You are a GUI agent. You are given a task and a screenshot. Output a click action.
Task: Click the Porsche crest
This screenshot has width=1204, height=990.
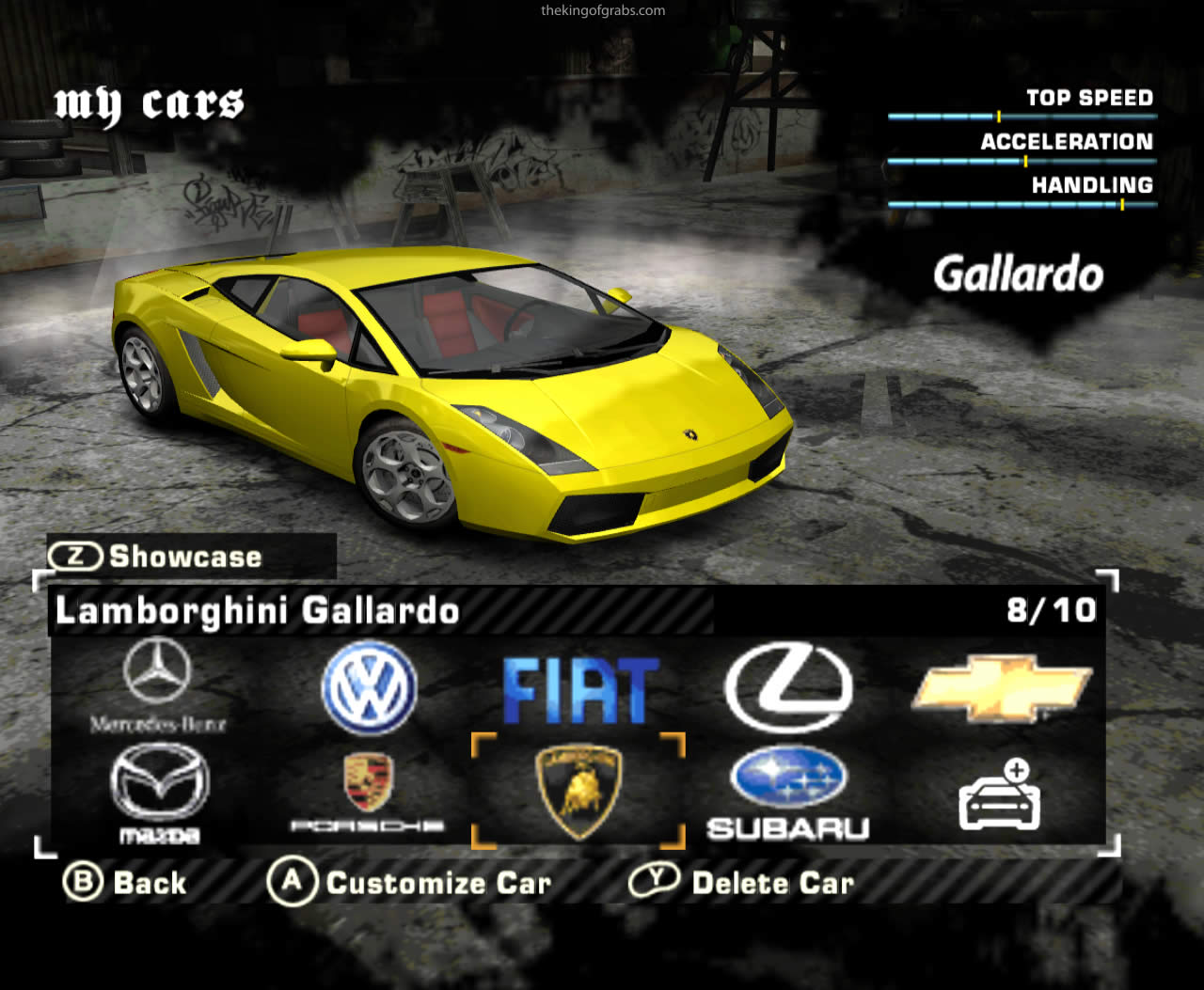[x=367, y=790]
